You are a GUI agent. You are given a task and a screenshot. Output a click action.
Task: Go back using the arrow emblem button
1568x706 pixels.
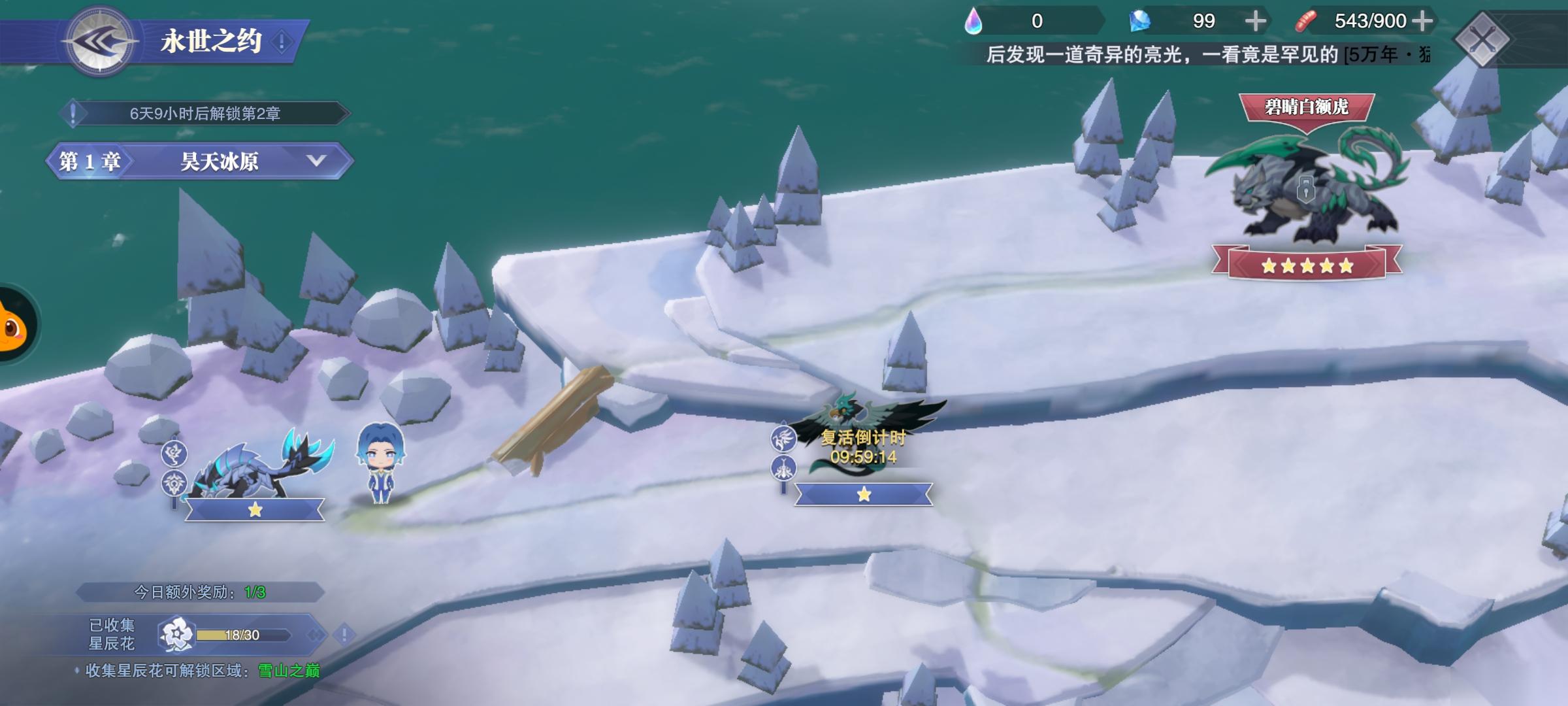[x=99, y=42]
